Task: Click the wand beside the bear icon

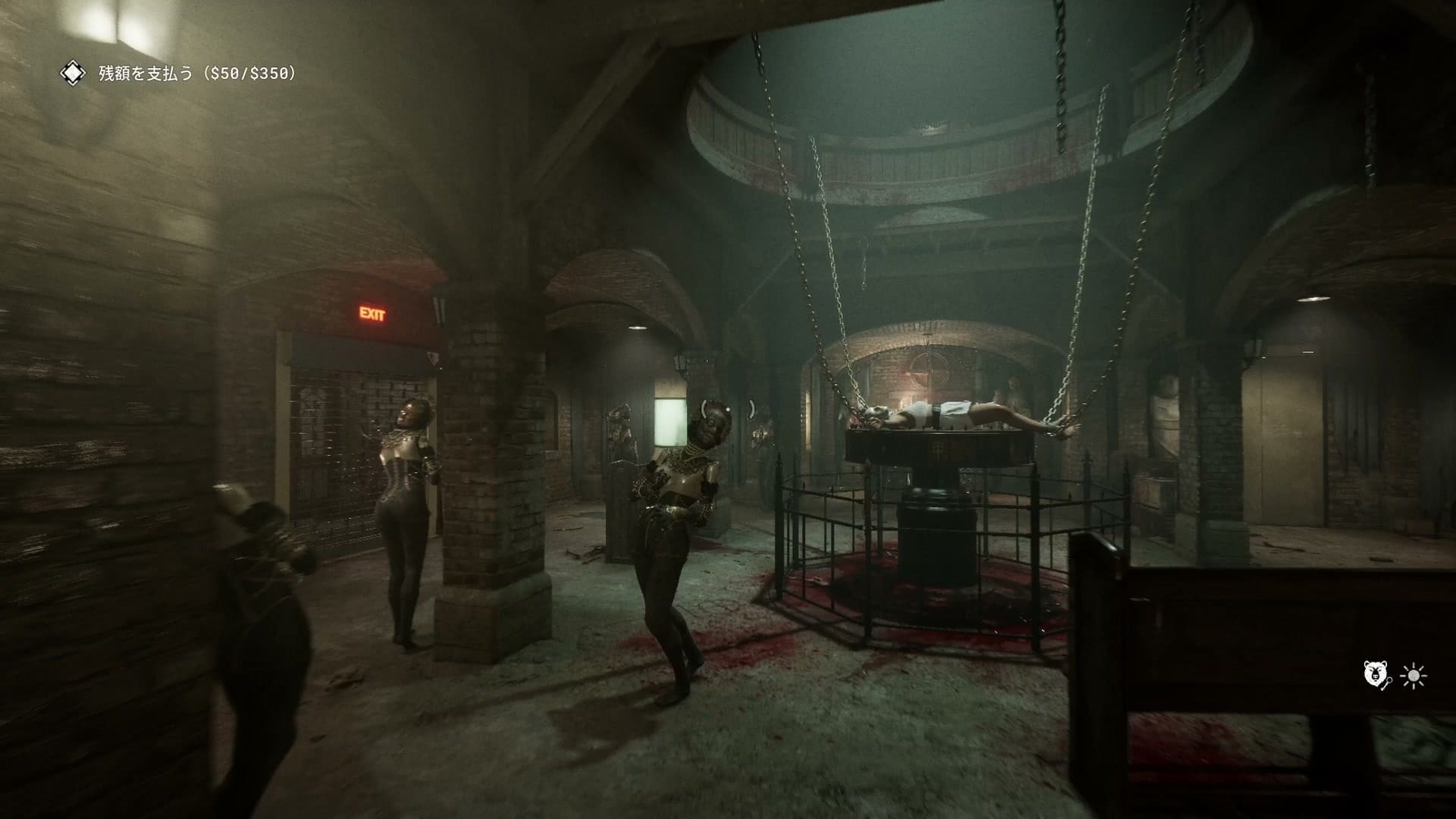Action: point(1388,685)
